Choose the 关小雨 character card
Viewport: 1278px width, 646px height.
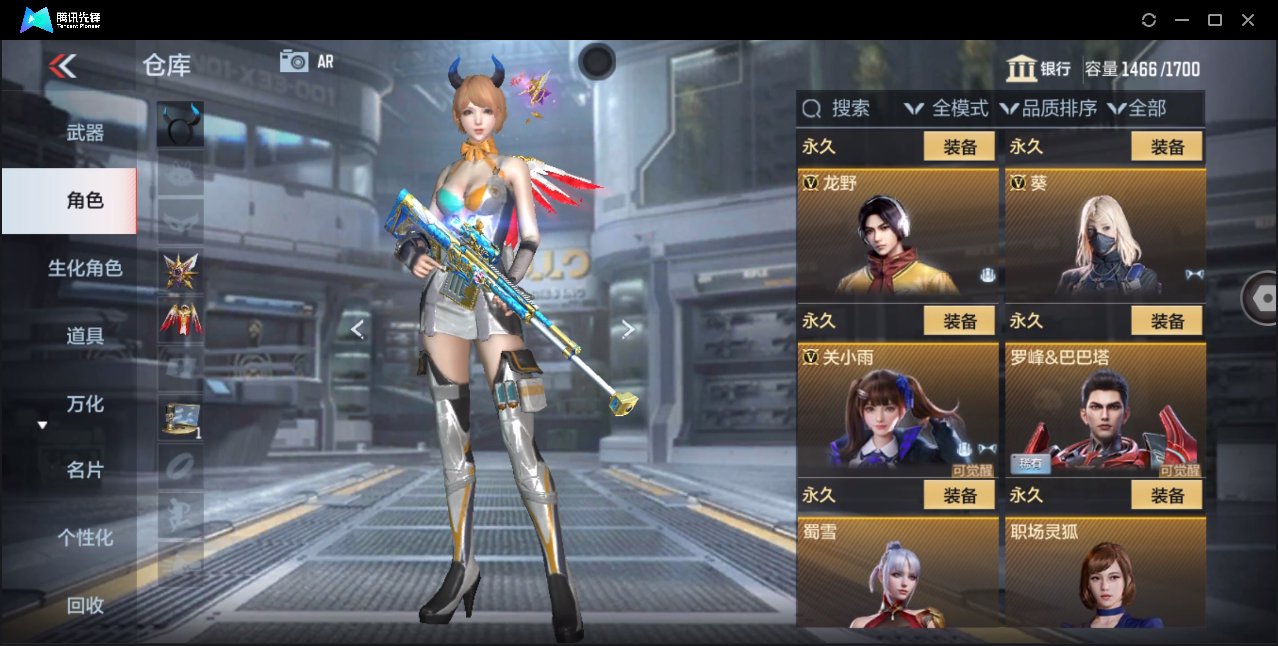click(897, 409)
